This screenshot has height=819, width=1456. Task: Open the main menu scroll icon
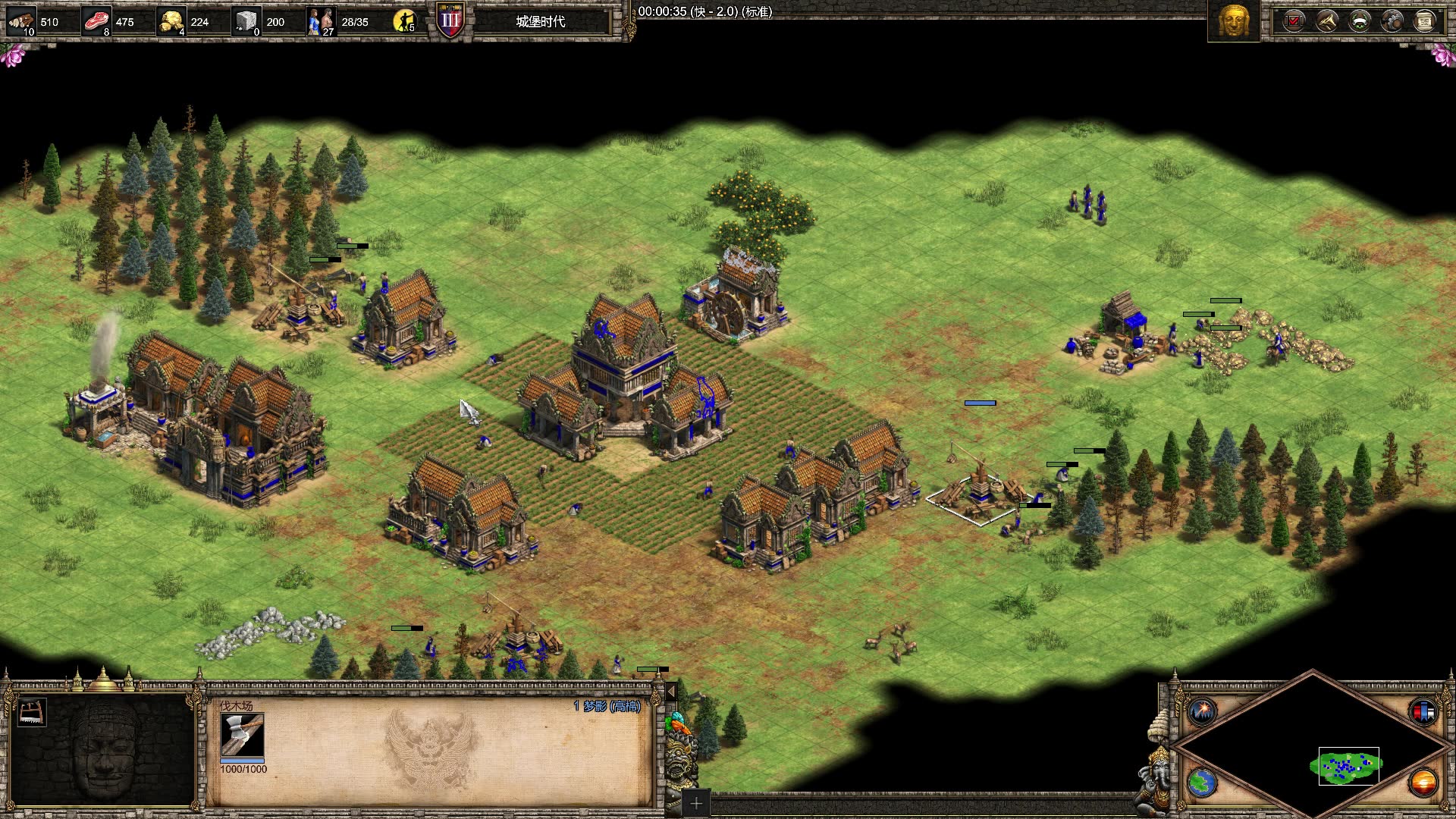1425,21
